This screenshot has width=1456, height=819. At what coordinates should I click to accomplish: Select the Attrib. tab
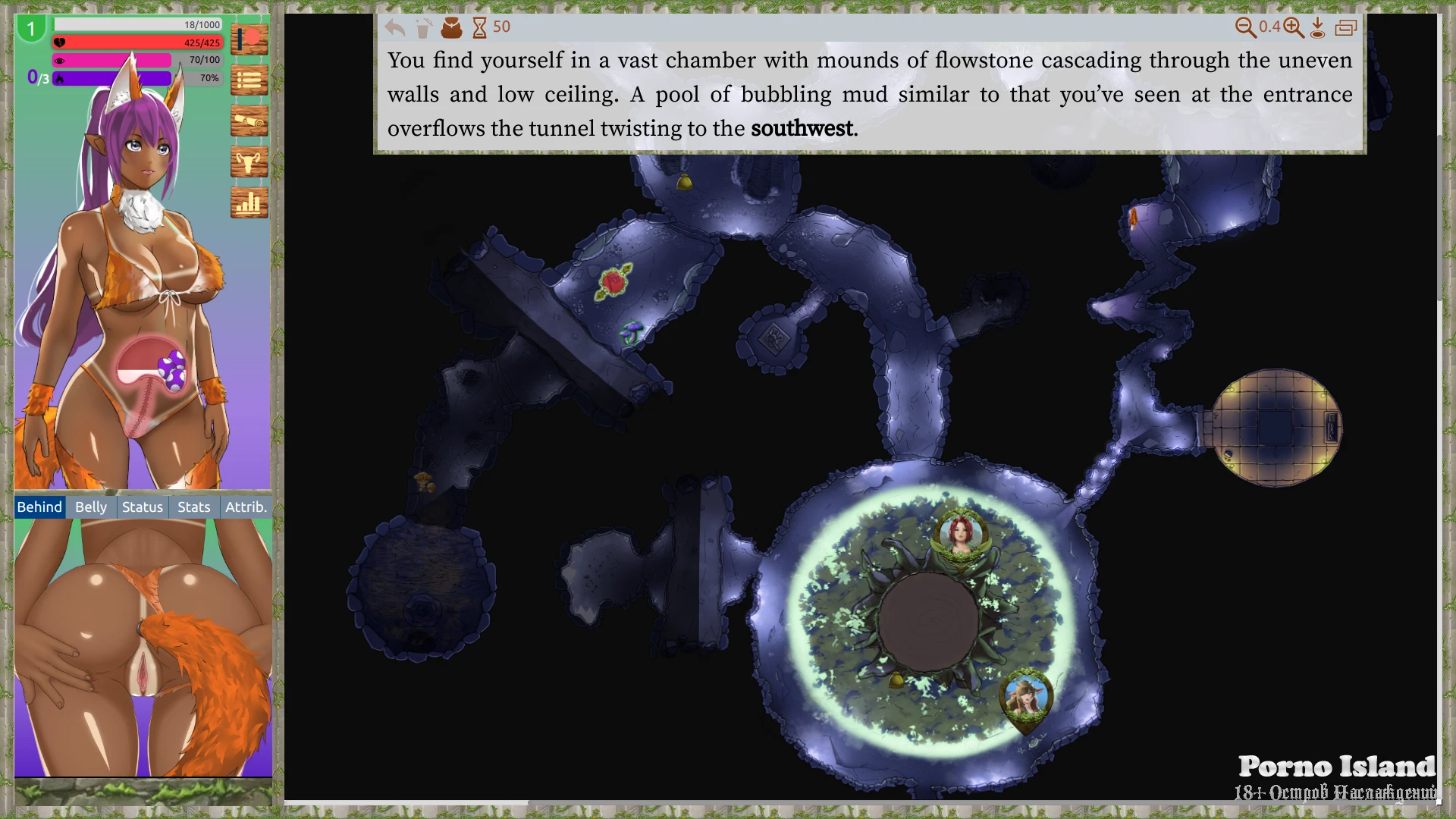click(246, 507)
